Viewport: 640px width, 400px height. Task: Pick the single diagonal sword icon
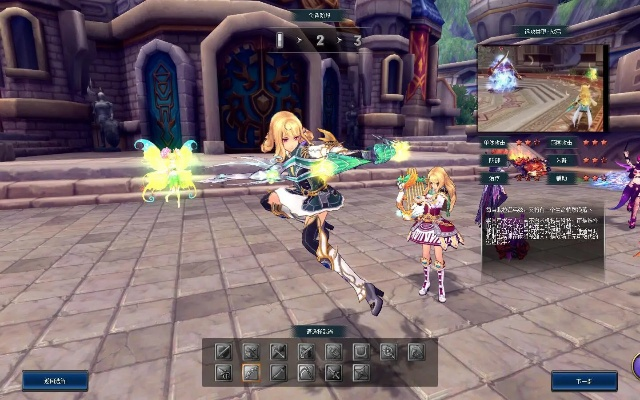pyautogui.click(x=223, y=351)
